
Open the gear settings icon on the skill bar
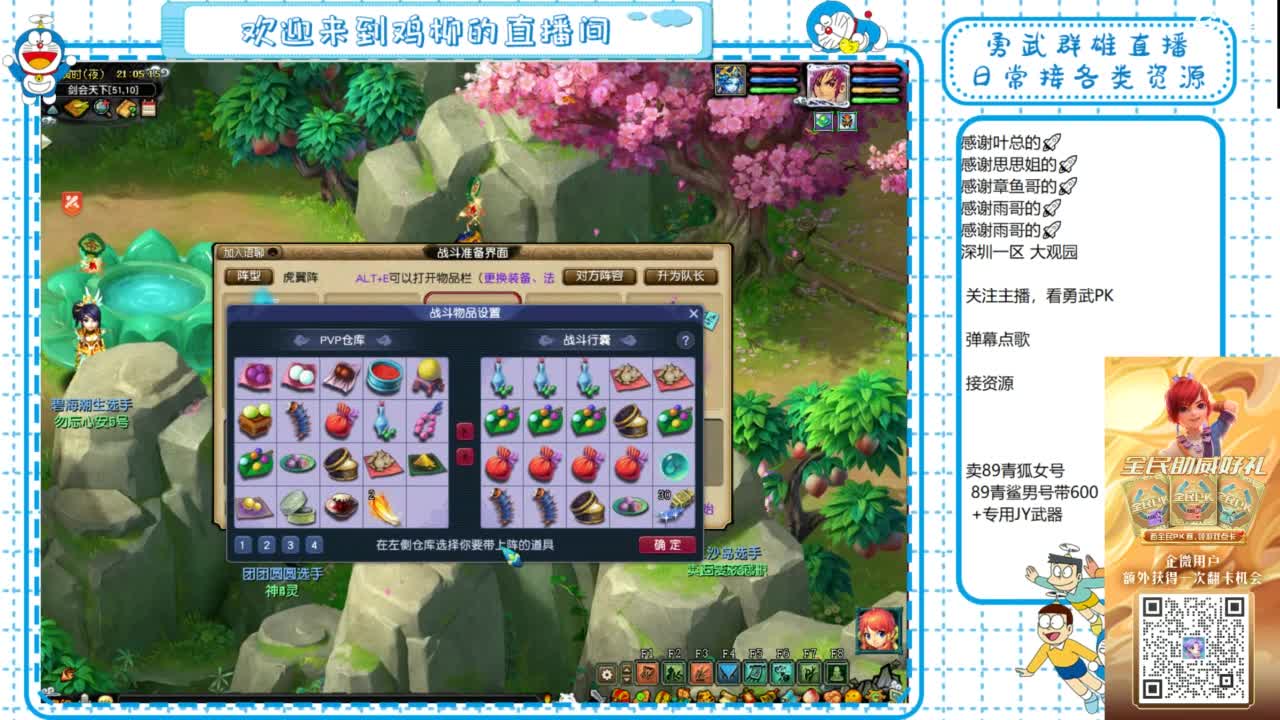606,674
